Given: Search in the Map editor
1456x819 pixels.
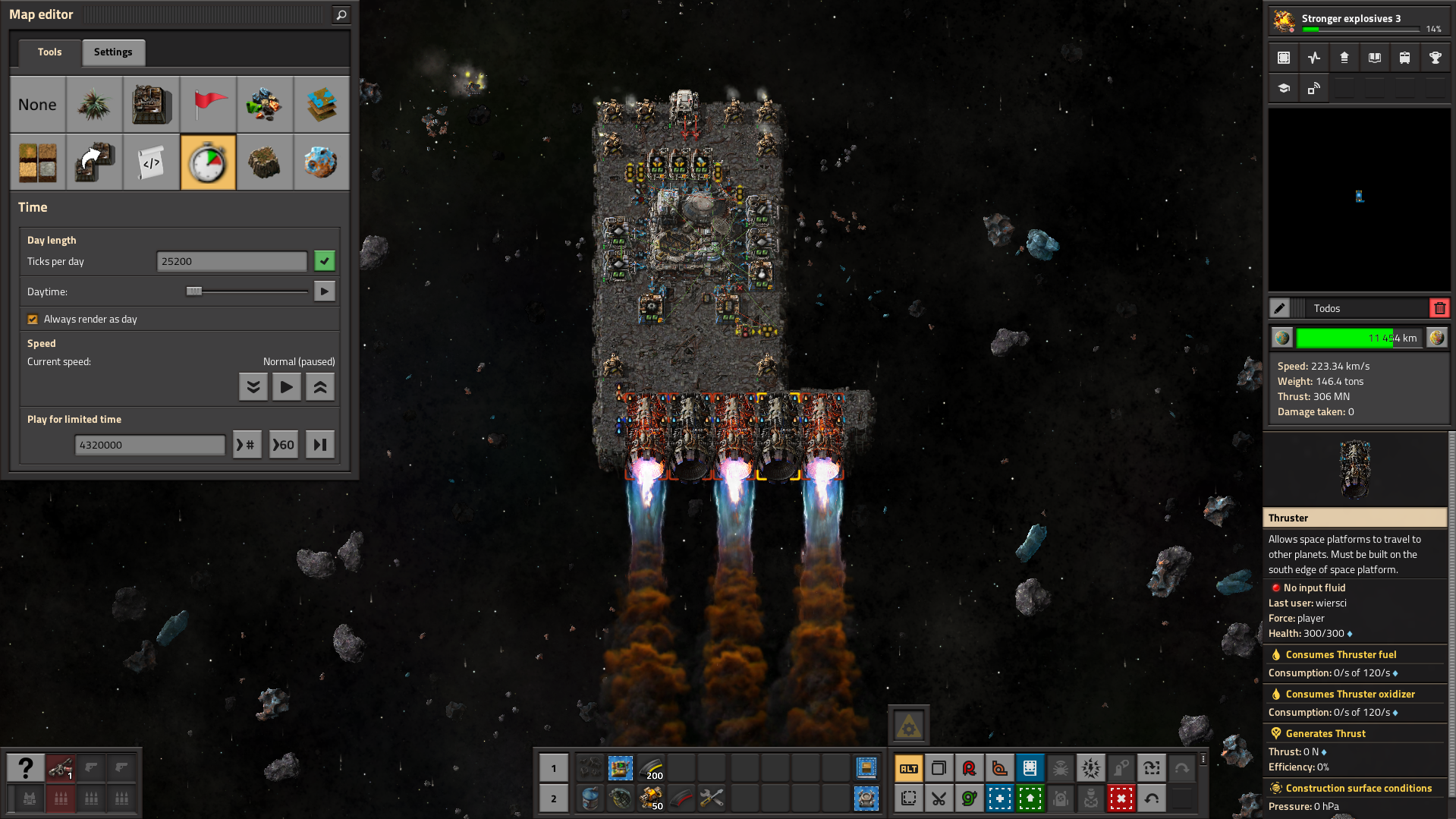Looking at the screenshot, I should [x=341, y=14].
